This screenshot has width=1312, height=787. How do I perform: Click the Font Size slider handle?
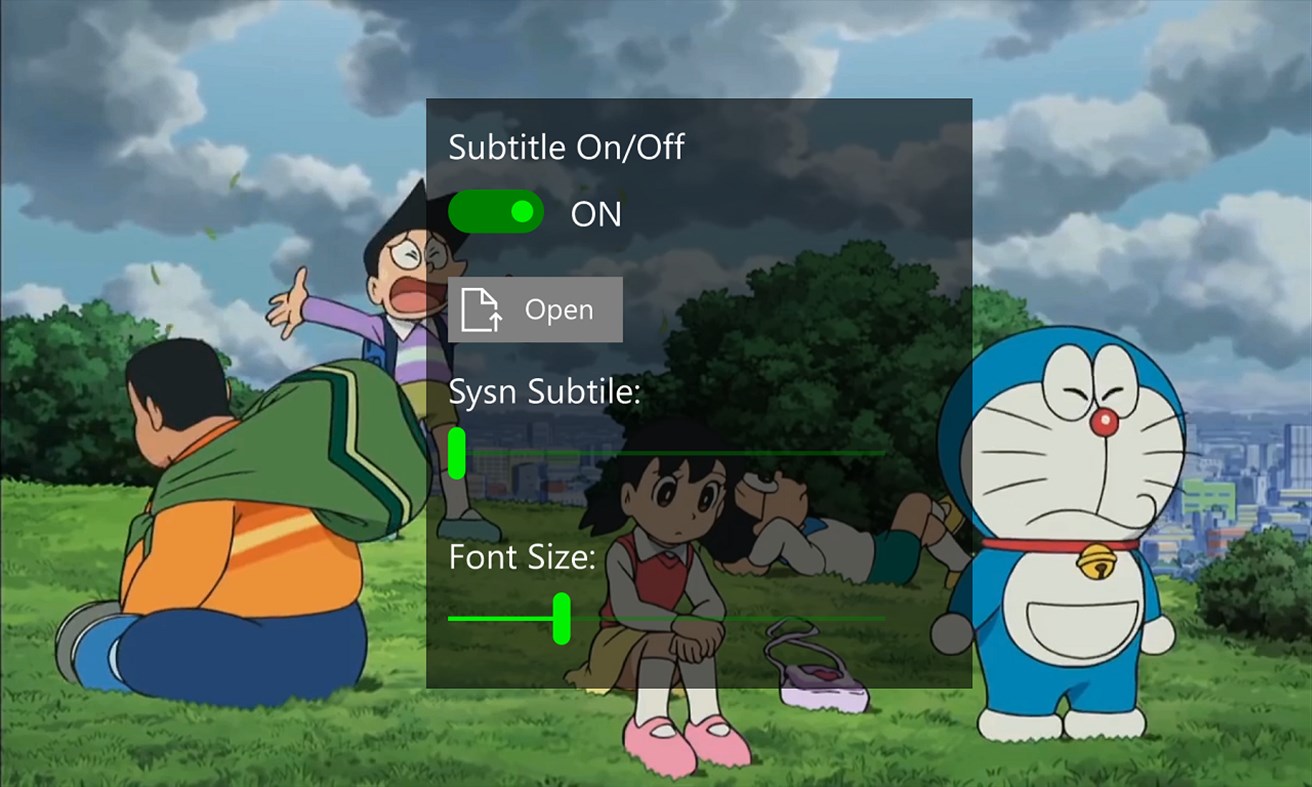561,618
